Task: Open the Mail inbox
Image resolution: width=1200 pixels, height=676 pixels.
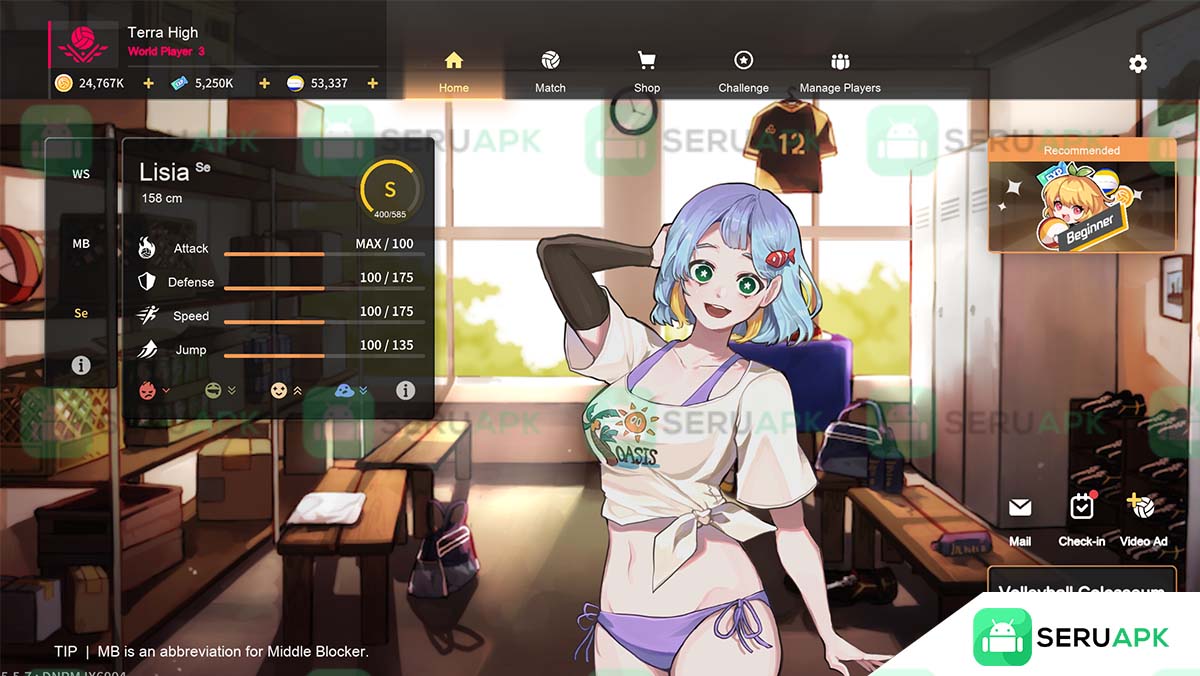Action: (1020, 520)
